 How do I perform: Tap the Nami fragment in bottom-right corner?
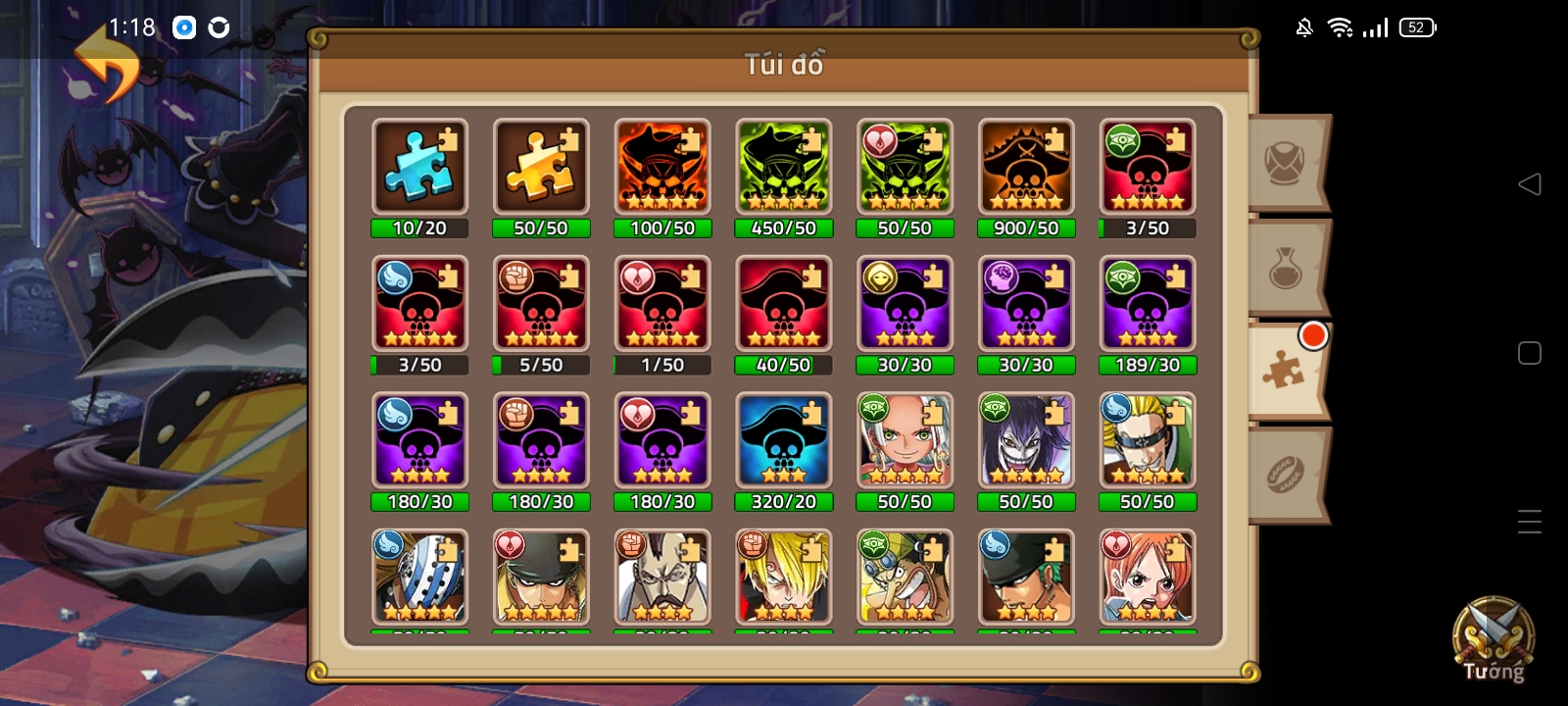[x=1148, y=579]
